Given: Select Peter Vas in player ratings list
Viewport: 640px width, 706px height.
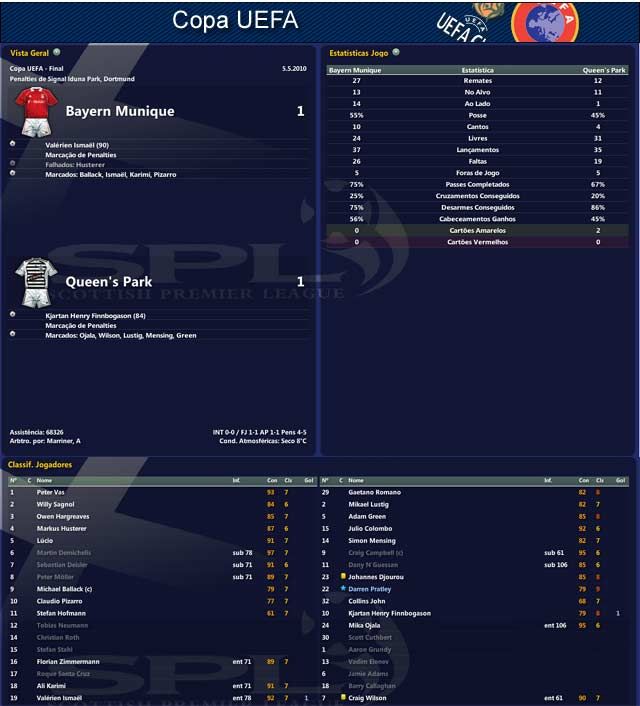Looking at the screenshot, I should pyautogui.click(x=50, y=493).
